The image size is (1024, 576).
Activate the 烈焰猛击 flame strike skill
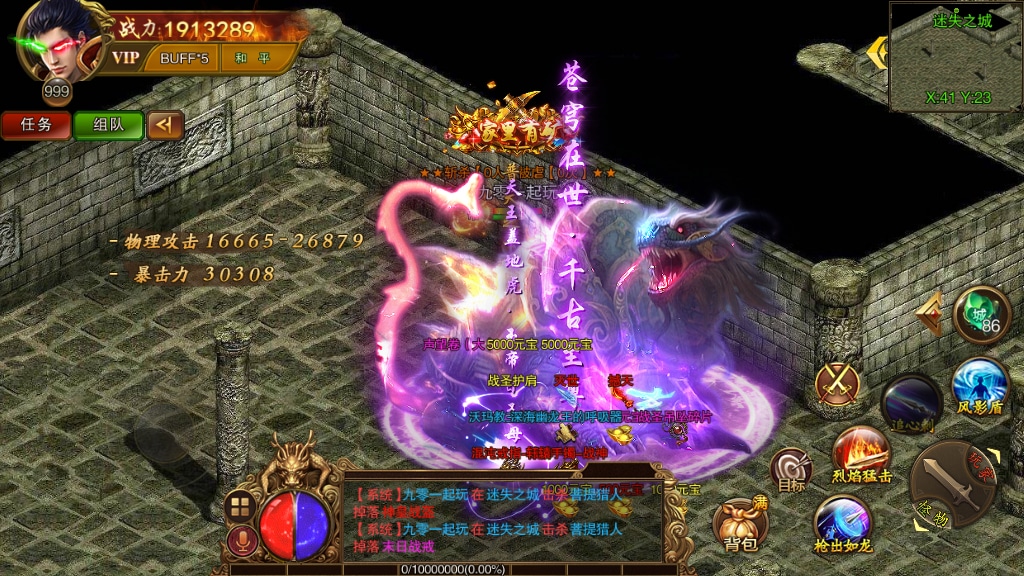[x=862, y=456]
